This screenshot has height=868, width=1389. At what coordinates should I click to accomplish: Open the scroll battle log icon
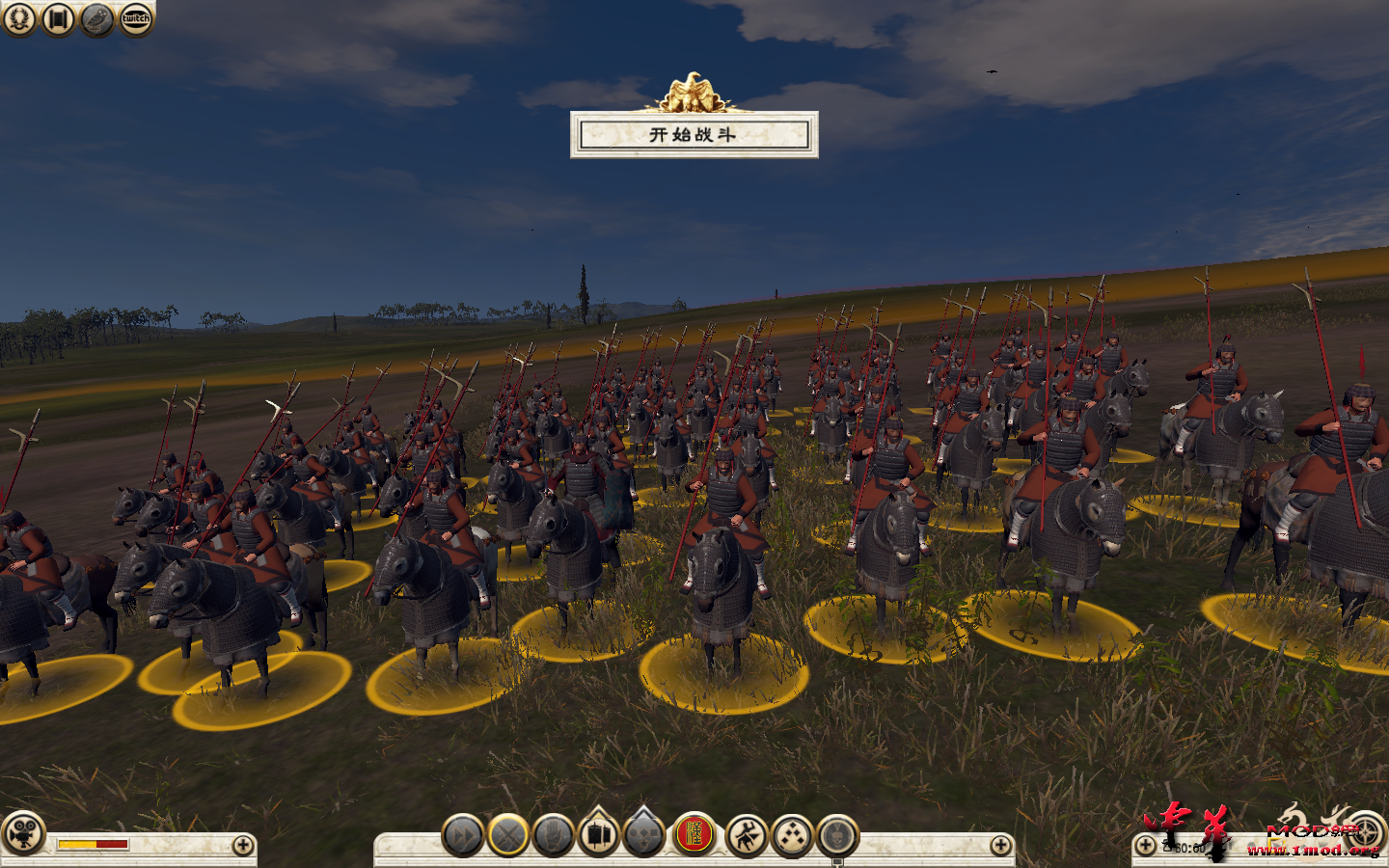coord(56,16)
